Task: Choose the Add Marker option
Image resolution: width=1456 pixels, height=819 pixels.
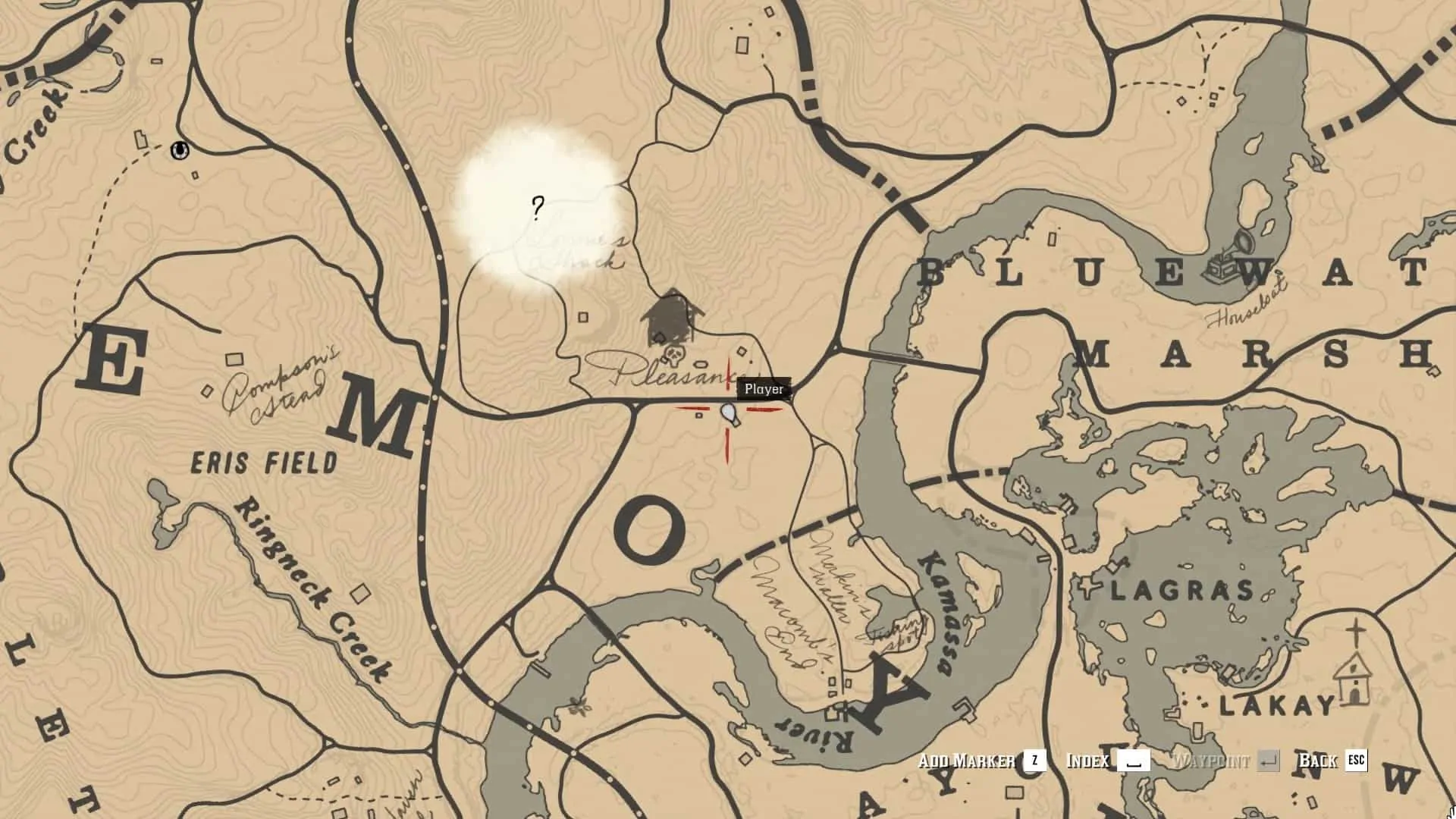Action: pos(981,761)
